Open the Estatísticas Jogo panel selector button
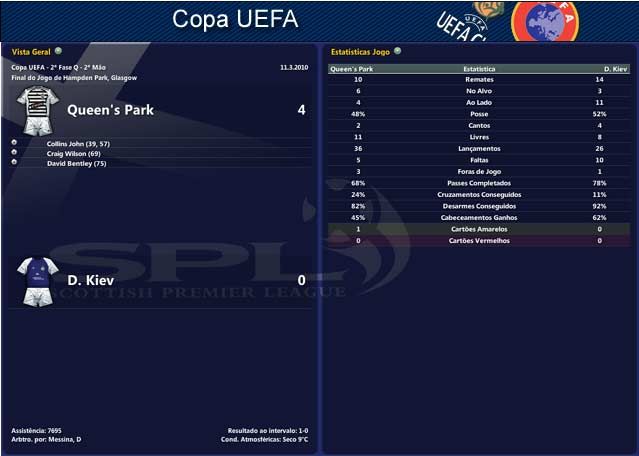The height and width of the screenshot is (456, 639). (x=397, y=50)
